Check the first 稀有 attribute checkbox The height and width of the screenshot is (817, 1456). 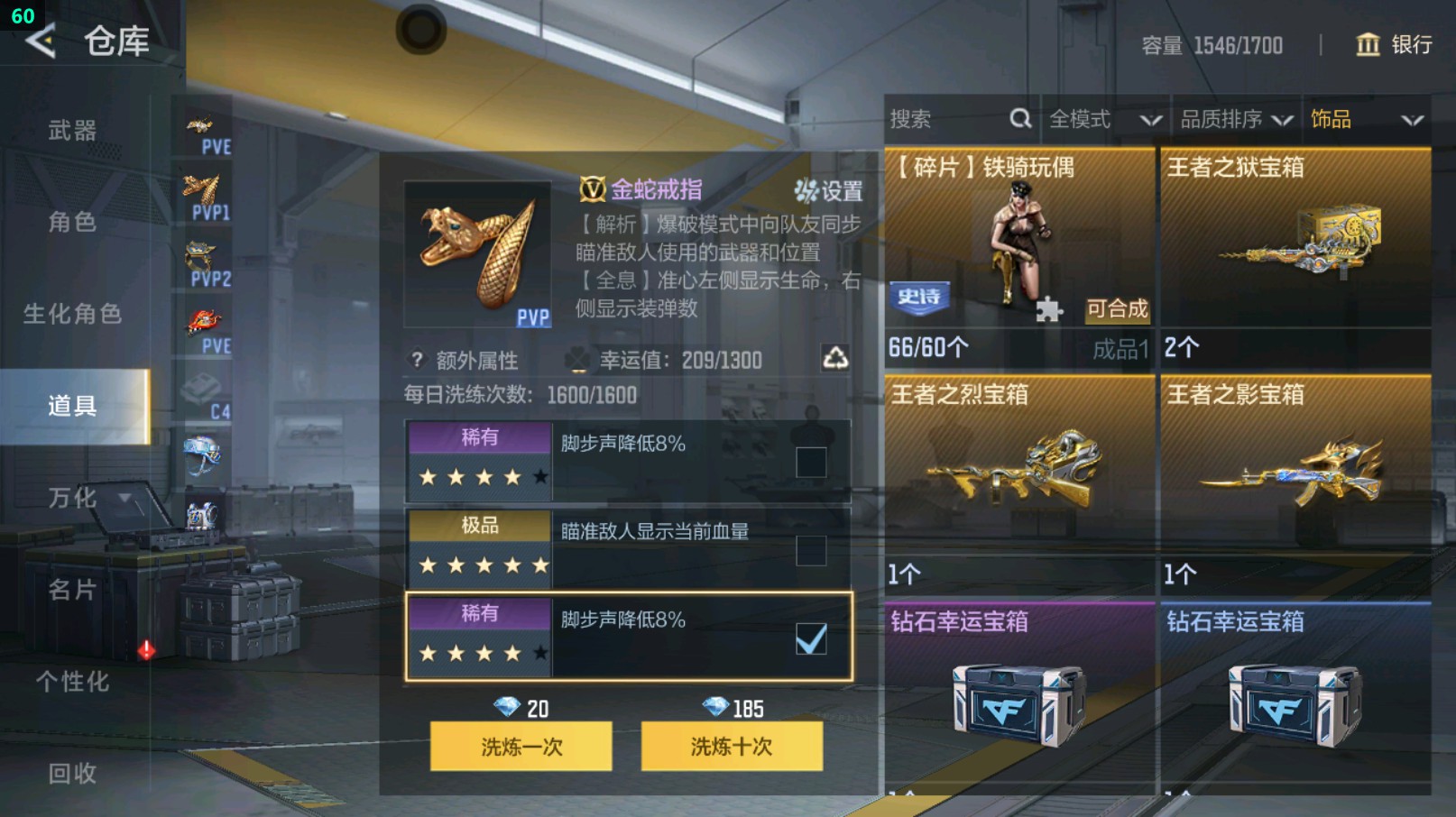(813, 461)
